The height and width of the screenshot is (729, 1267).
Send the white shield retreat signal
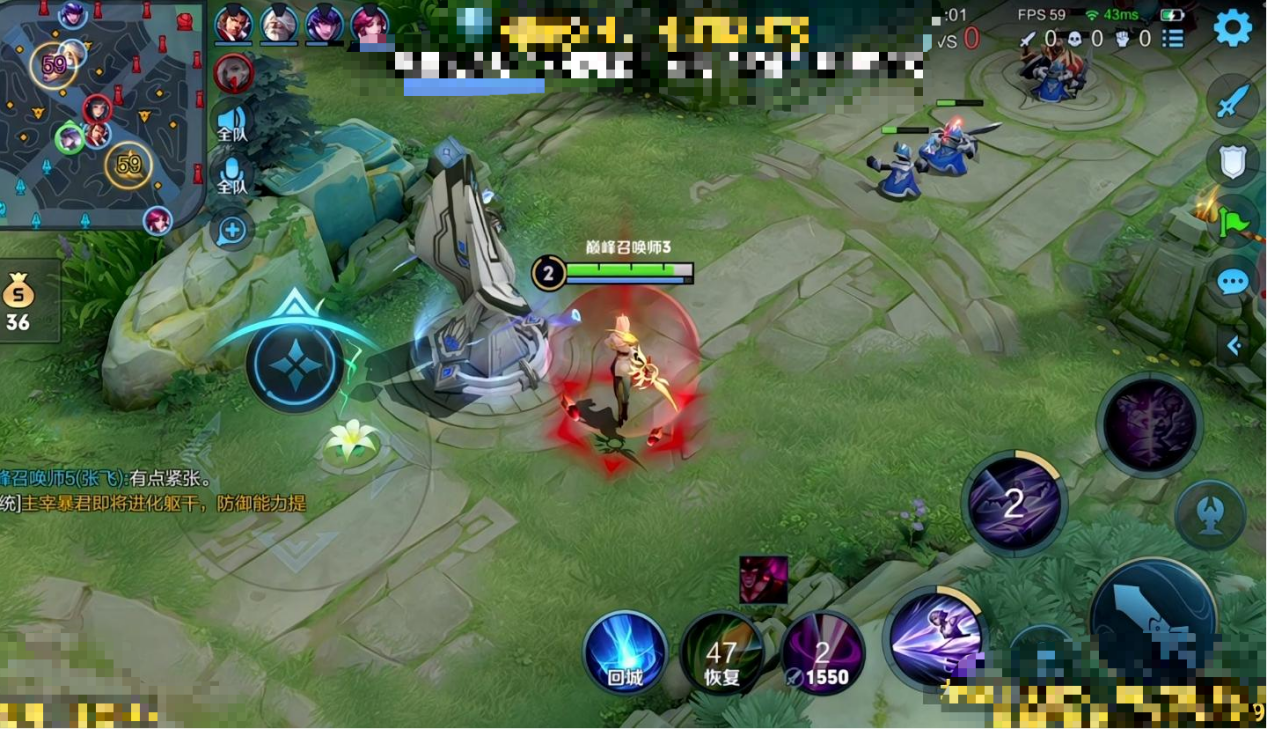(1233, 162)
